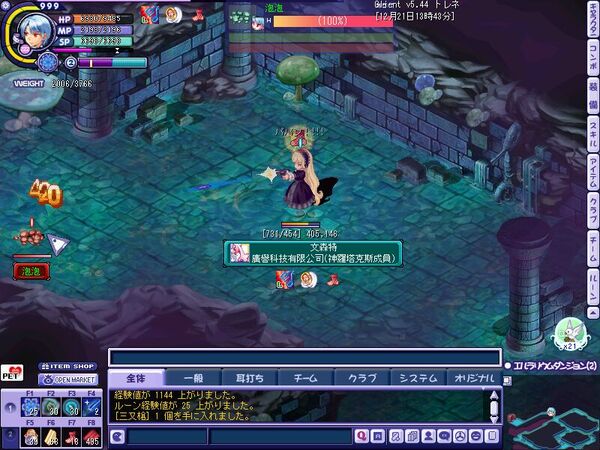
Task: Select the 耳打ち whisper chat tab
Action: (249, 378)
